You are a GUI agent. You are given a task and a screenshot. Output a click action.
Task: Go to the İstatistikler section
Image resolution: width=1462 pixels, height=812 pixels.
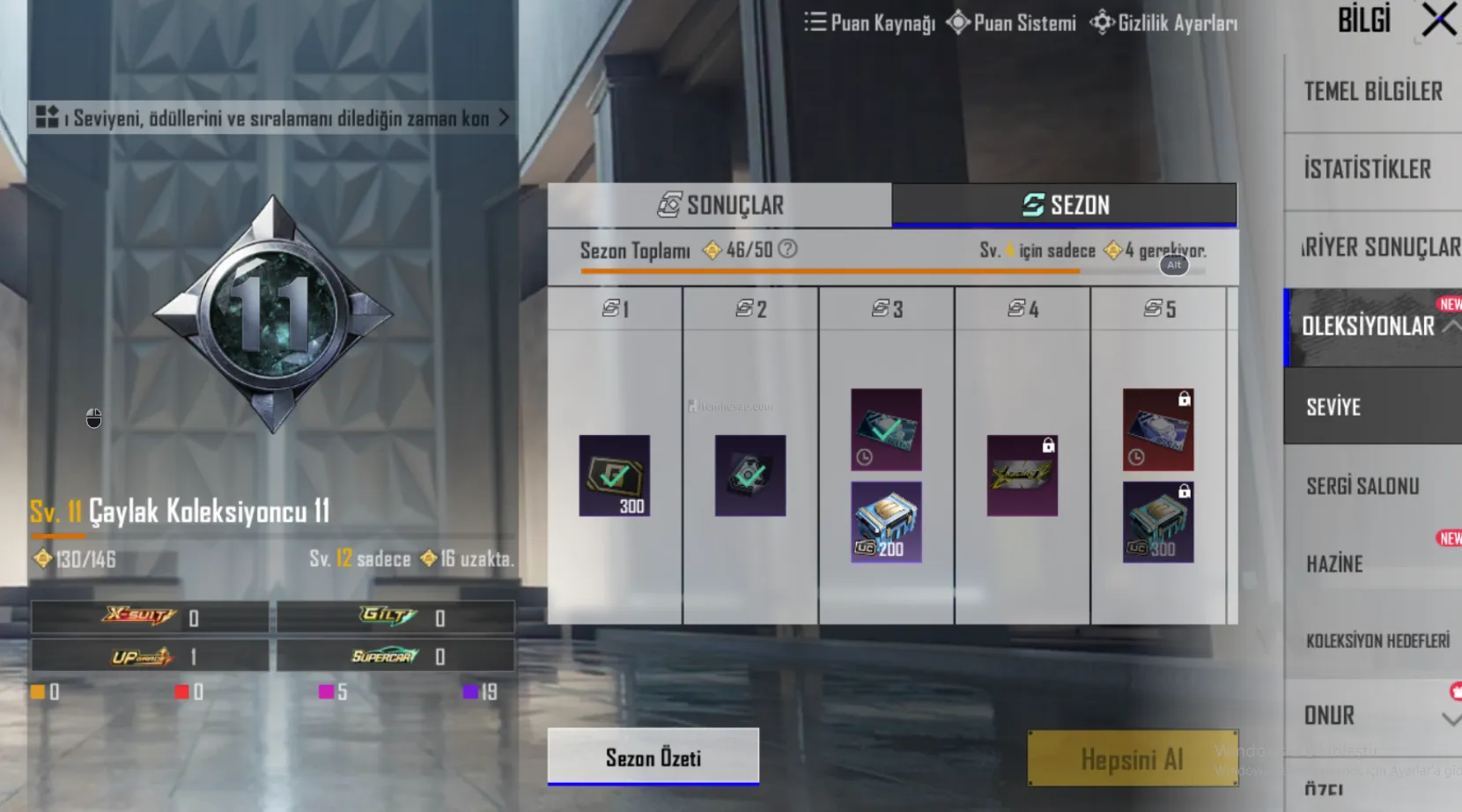coord(1367,169)
